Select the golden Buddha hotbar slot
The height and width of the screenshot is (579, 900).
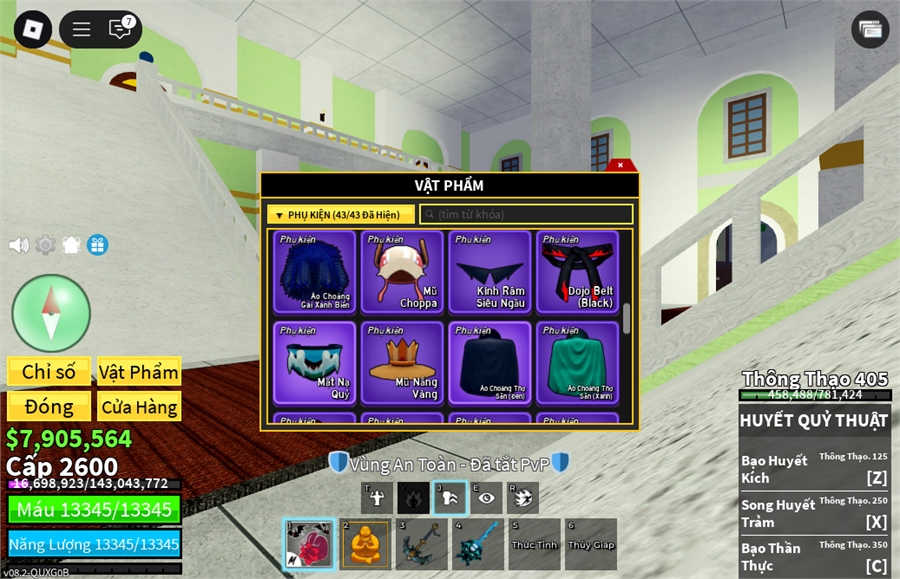coord(366,544)
